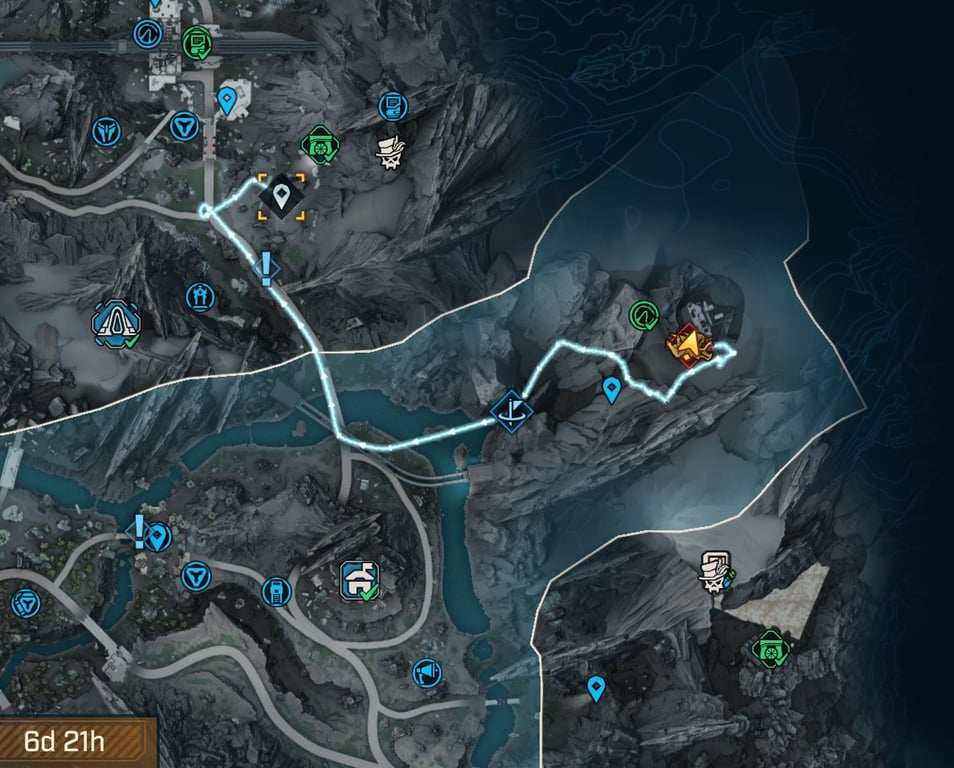Select the exclamation and pin marker by the river
The height and width of the screenshot is (768, 954).
point(150,534)
